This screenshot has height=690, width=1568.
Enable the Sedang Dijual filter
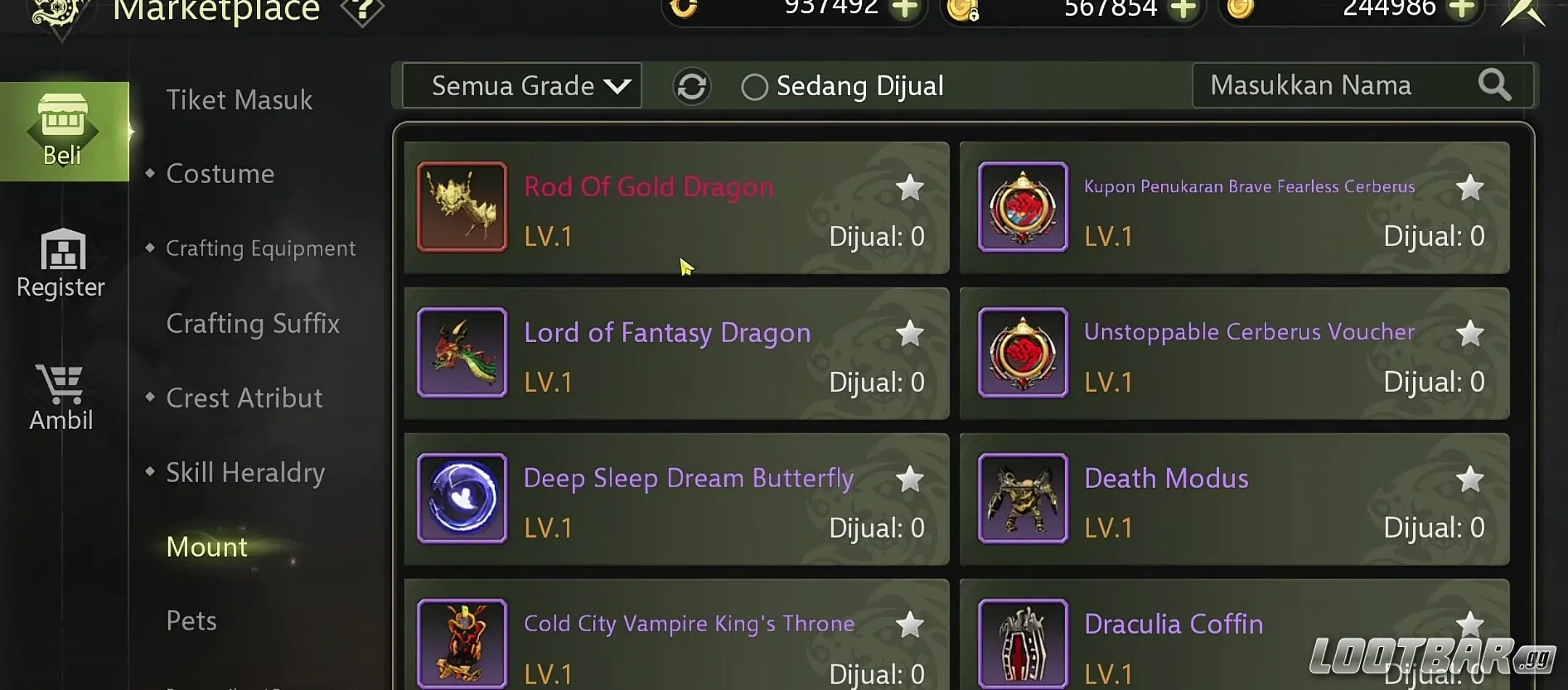[x=754, y=86]
